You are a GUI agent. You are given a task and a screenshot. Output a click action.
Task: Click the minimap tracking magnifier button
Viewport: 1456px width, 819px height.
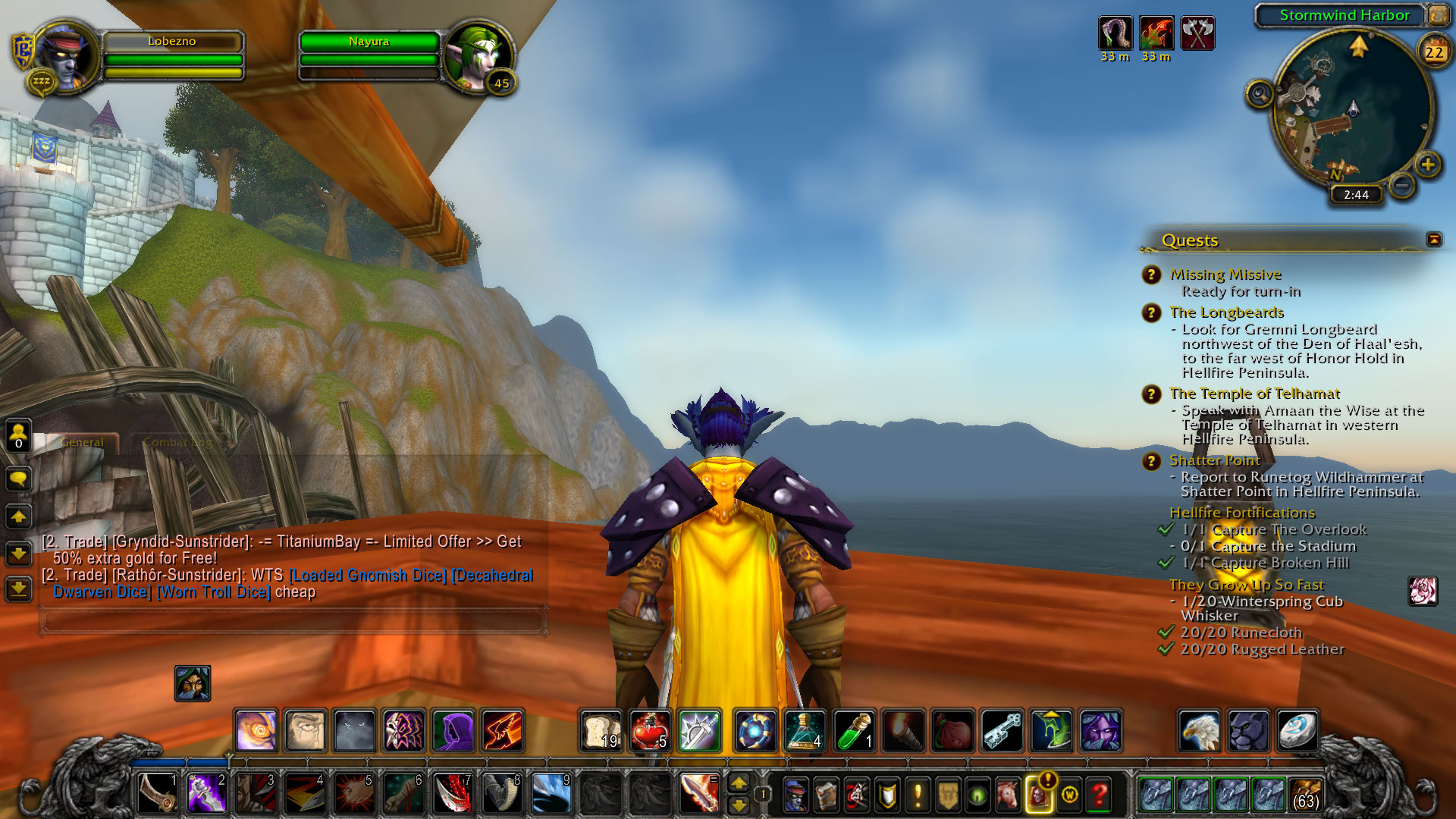(1260, 94)
